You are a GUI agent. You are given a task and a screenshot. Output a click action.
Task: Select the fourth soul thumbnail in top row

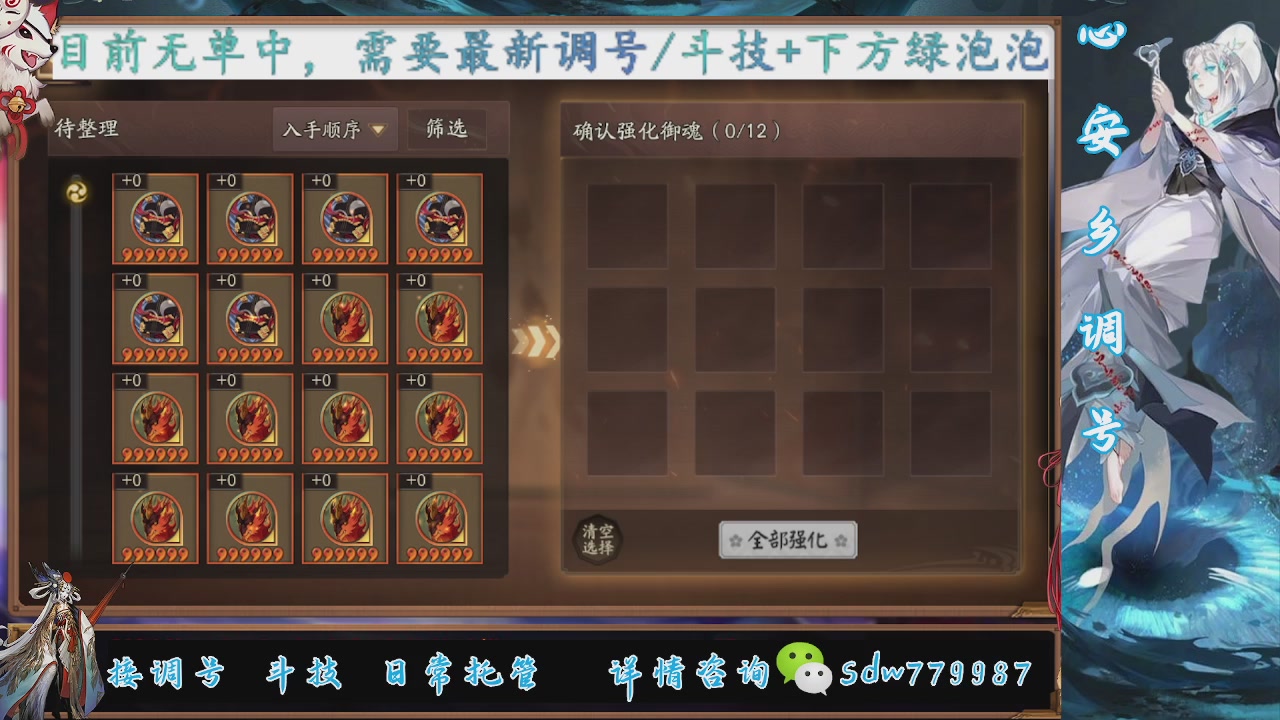(x=440, y=215)
